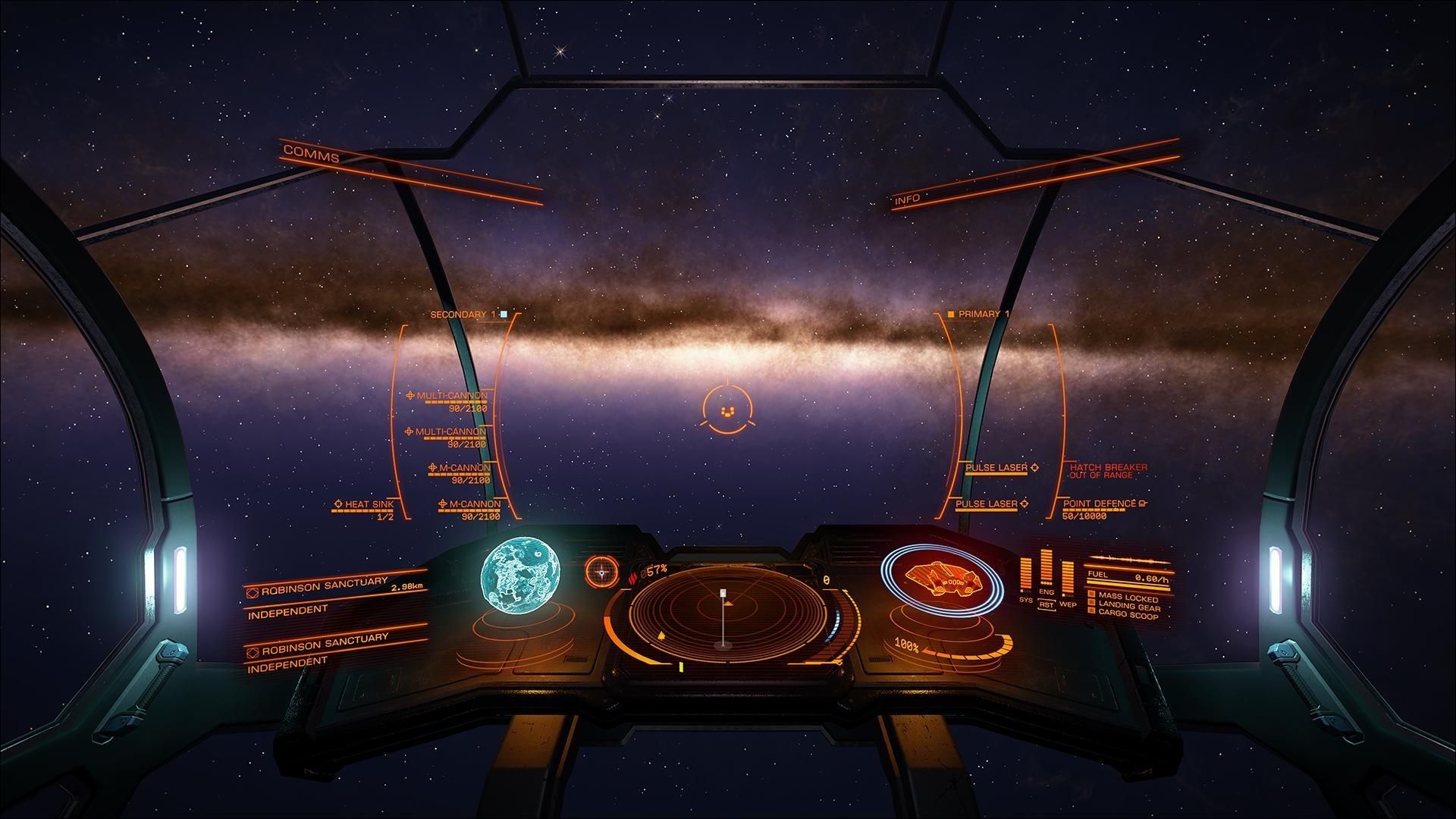Click the Mass Locked indicator
Image resolution: width=1456 pixels, height=819 pixels.
click(1128, 598)
